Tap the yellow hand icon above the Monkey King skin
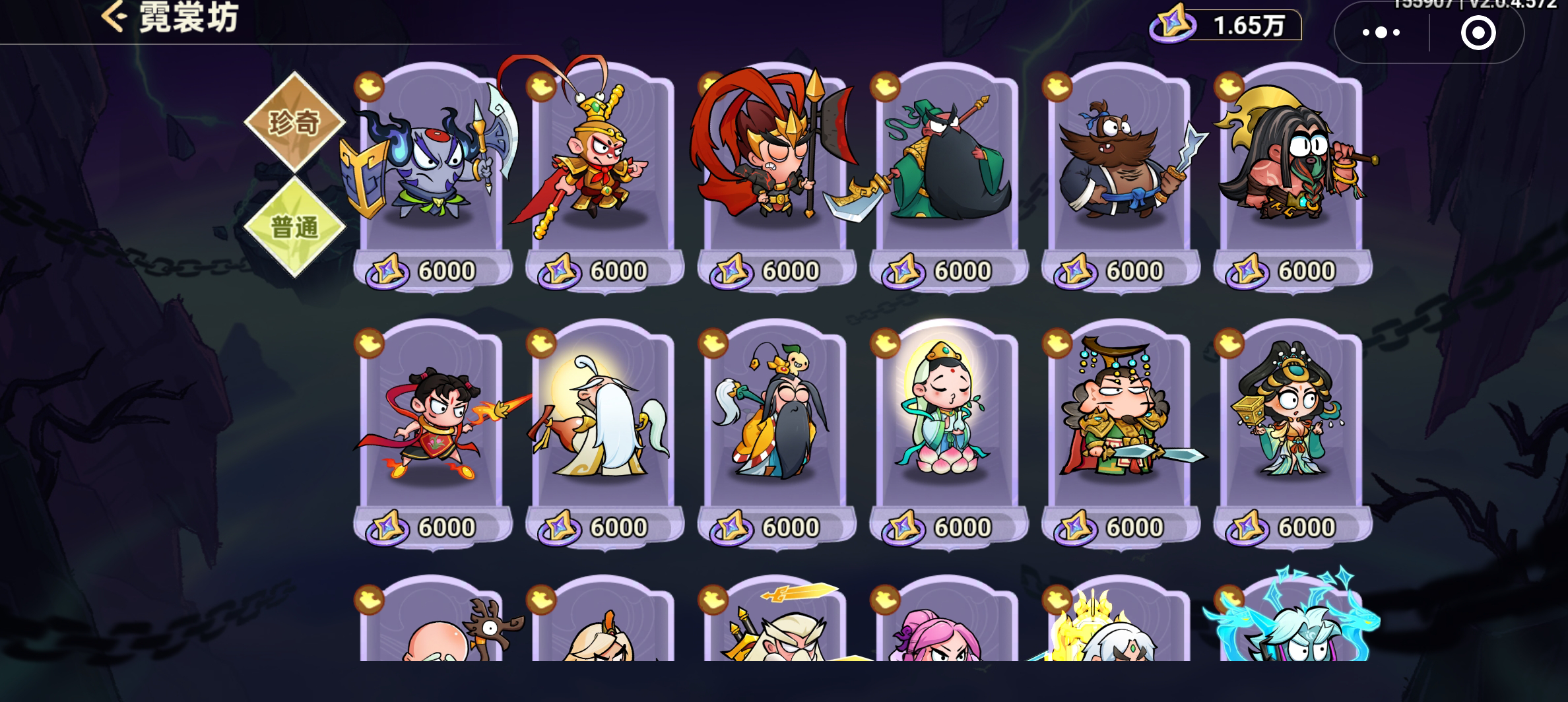Viewport: 1568px width, 702px height. click(539, 86)
